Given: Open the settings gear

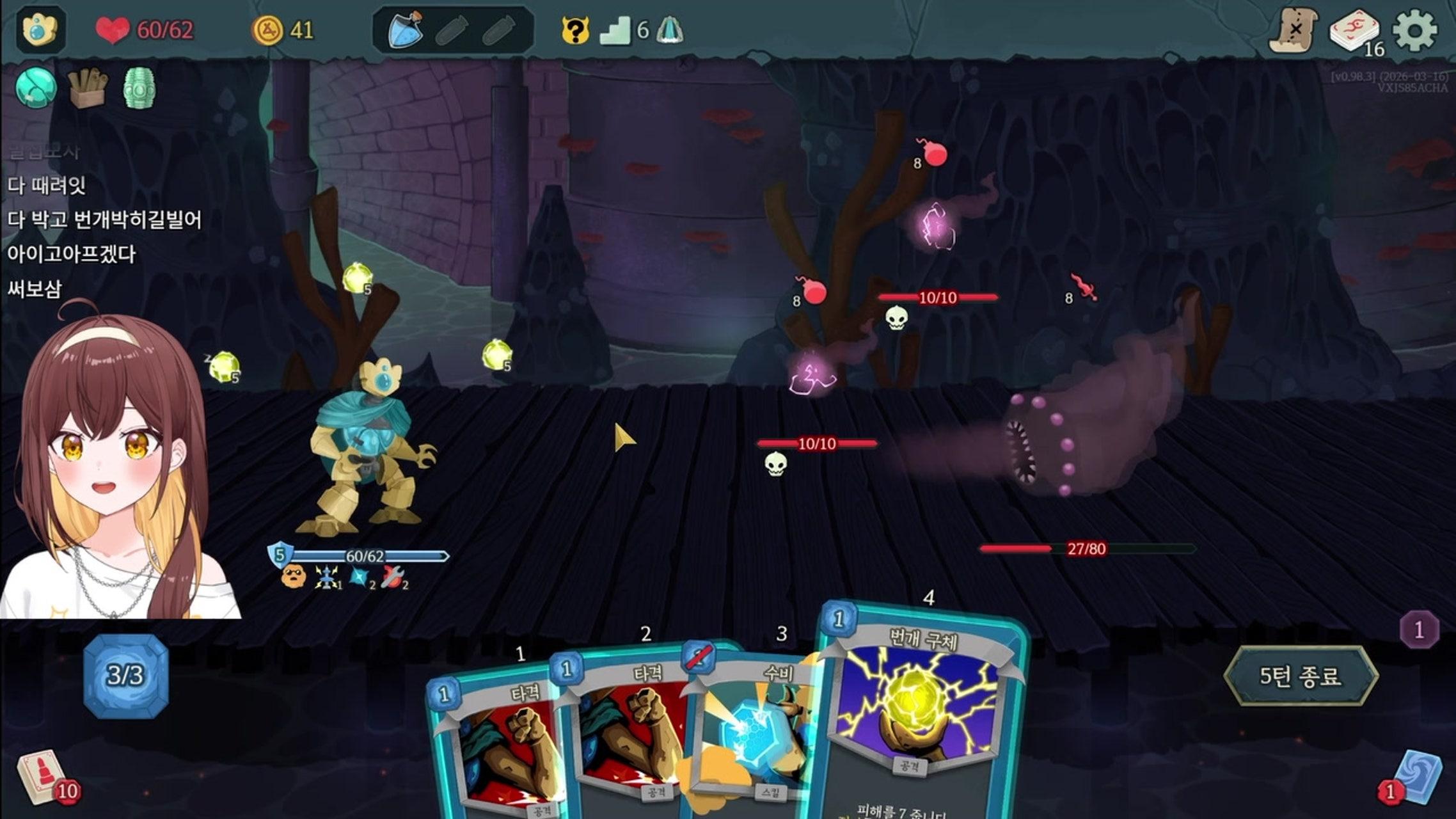Looking at the screenshot, I should pyautogui.click(x=1414, y=29).
